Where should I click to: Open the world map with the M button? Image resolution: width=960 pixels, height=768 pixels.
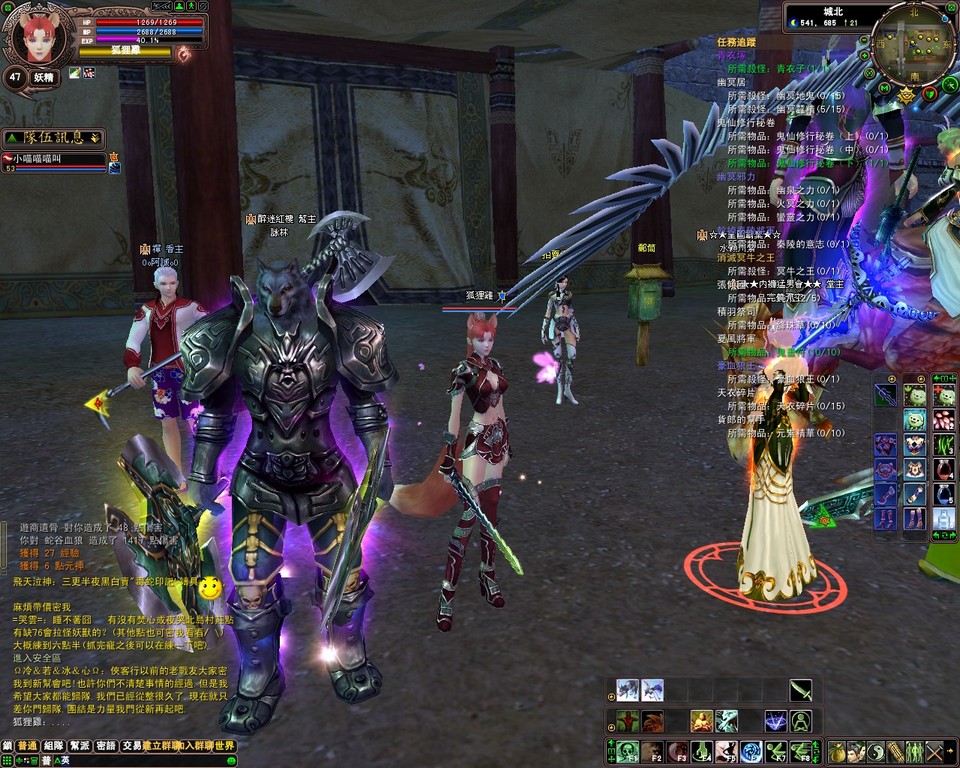click(884, 87)
